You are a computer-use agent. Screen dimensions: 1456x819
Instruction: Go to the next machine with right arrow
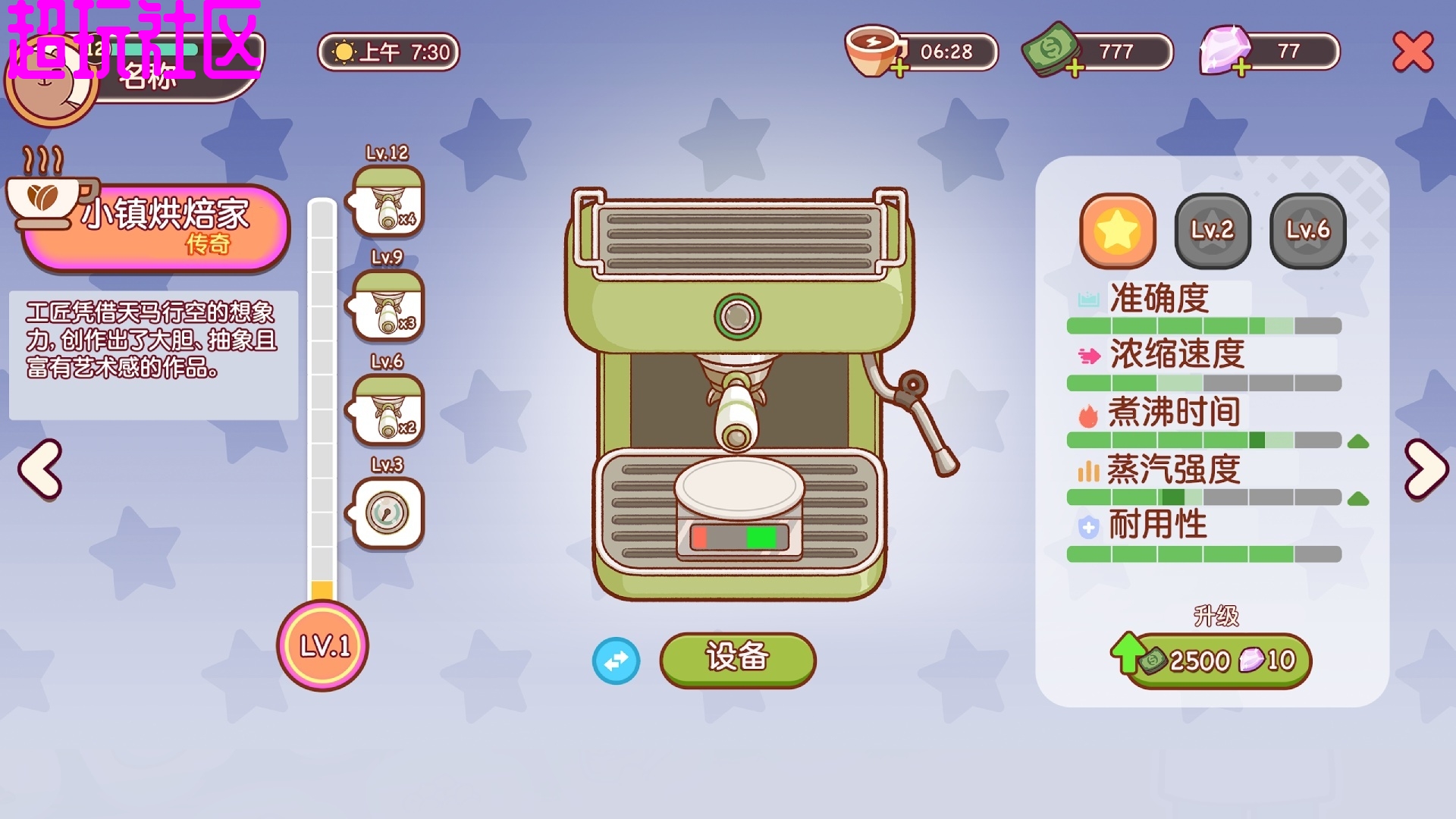pyautogui.click(x=1426, y=469)
